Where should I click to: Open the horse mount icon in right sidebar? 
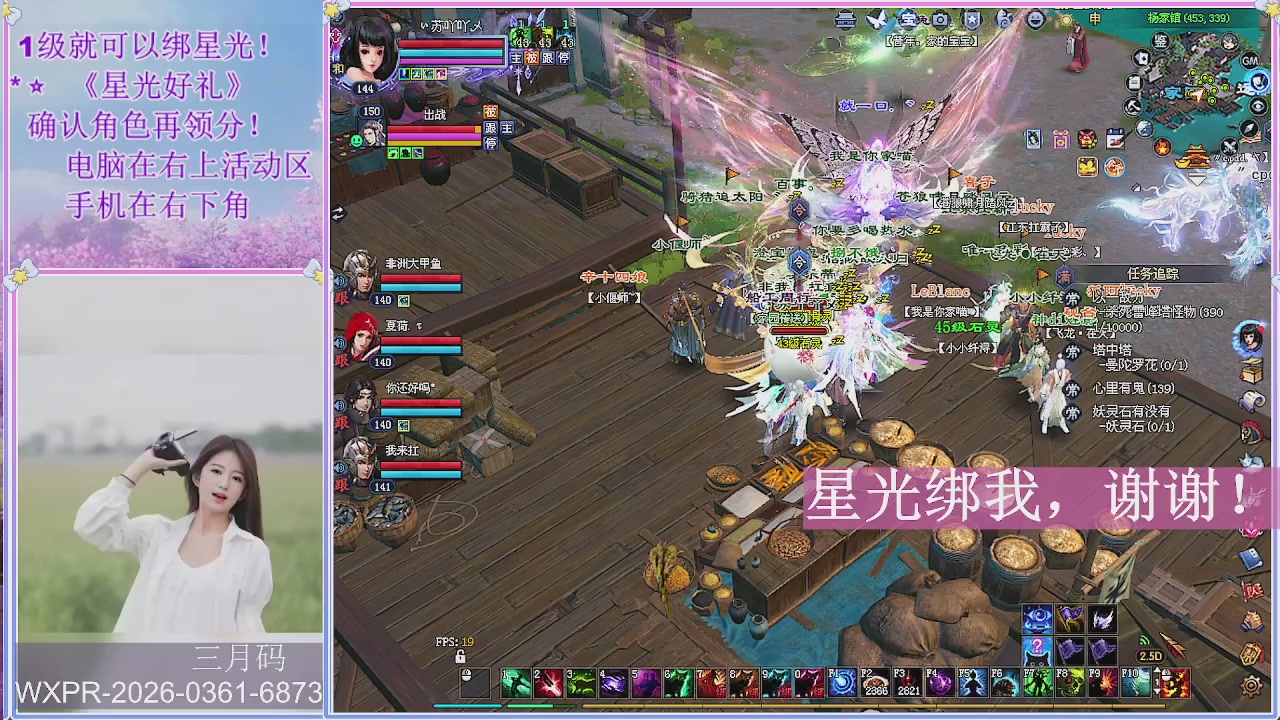point(1249,432)
